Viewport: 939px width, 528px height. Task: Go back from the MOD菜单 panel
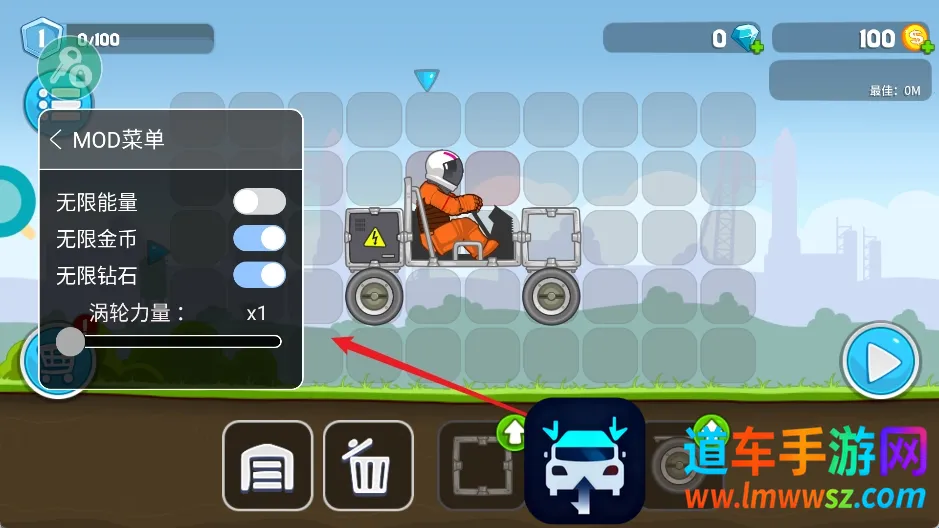56,140
